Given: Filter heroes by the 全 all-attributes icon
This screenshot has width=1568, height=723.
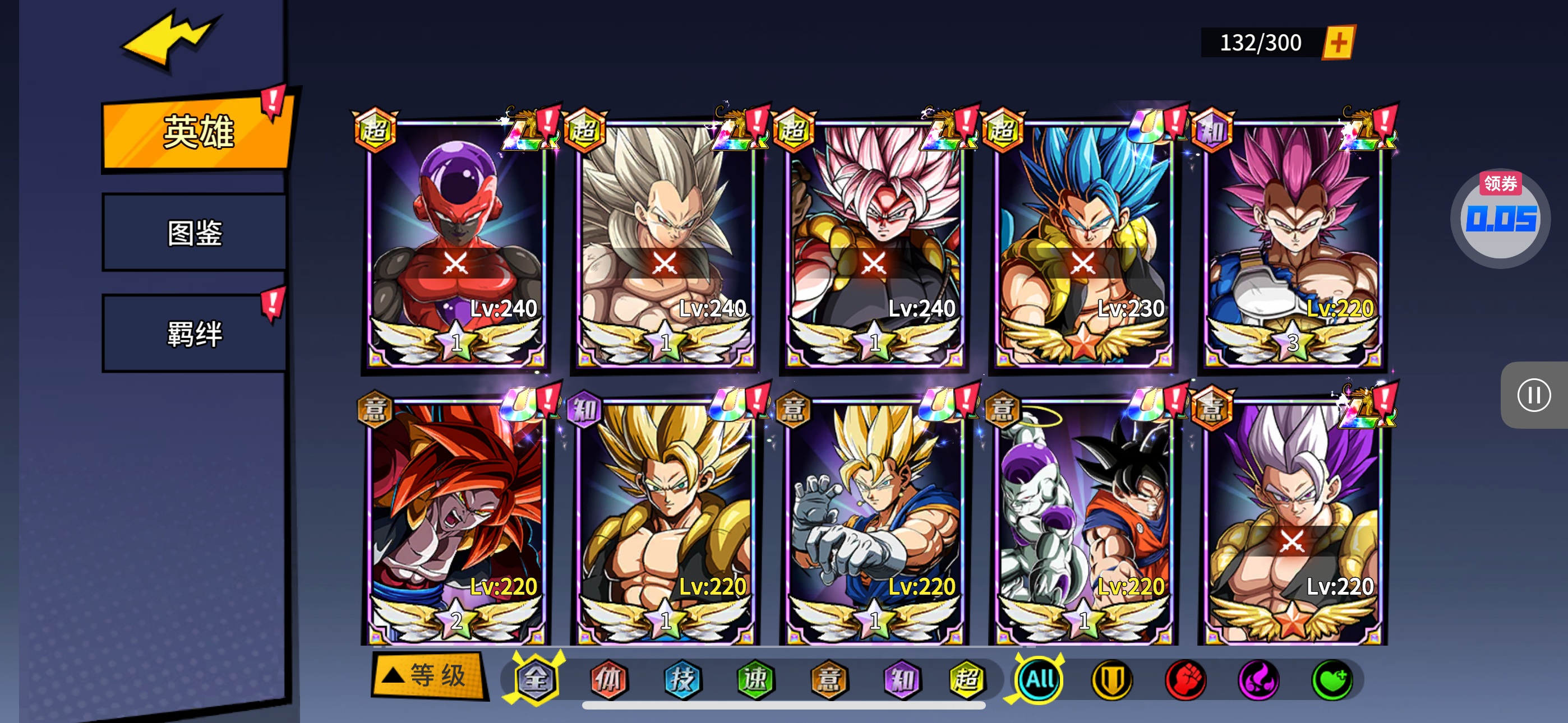Looking at the screenshot, I should (536, 679).
